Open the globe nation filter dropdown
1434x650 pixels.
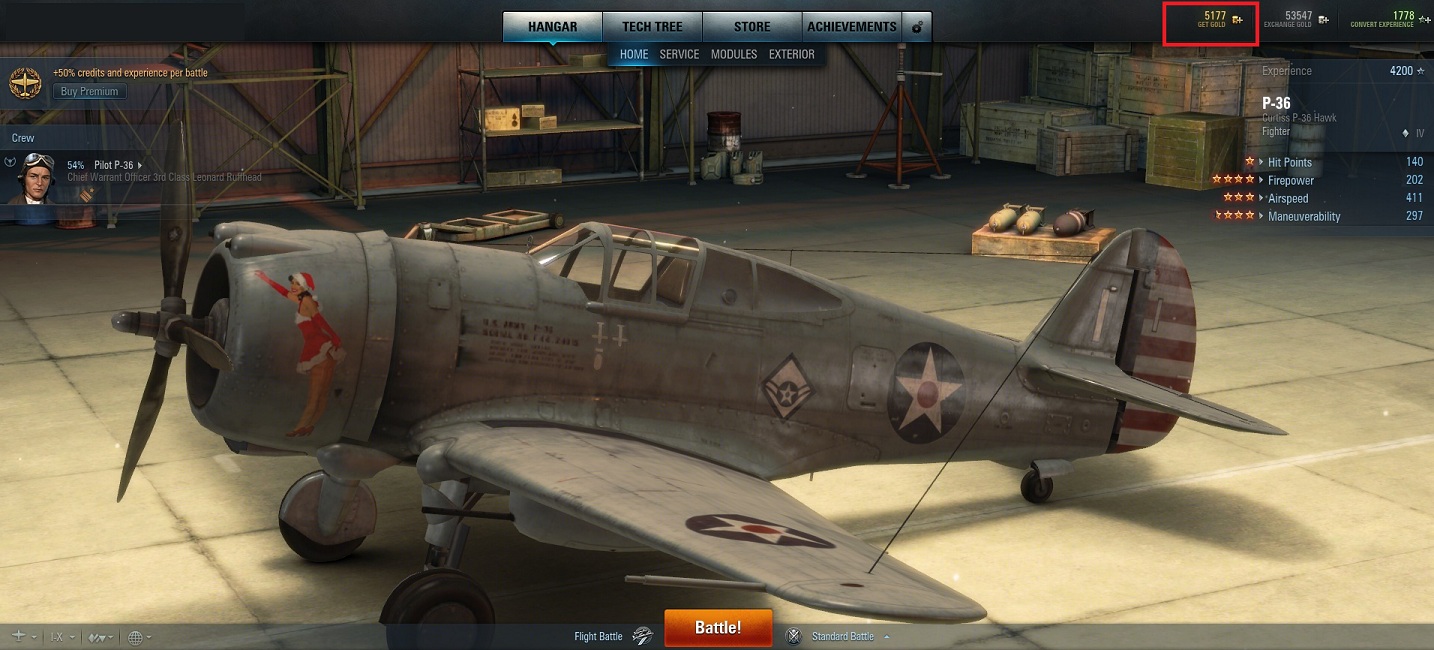point(138,637)
